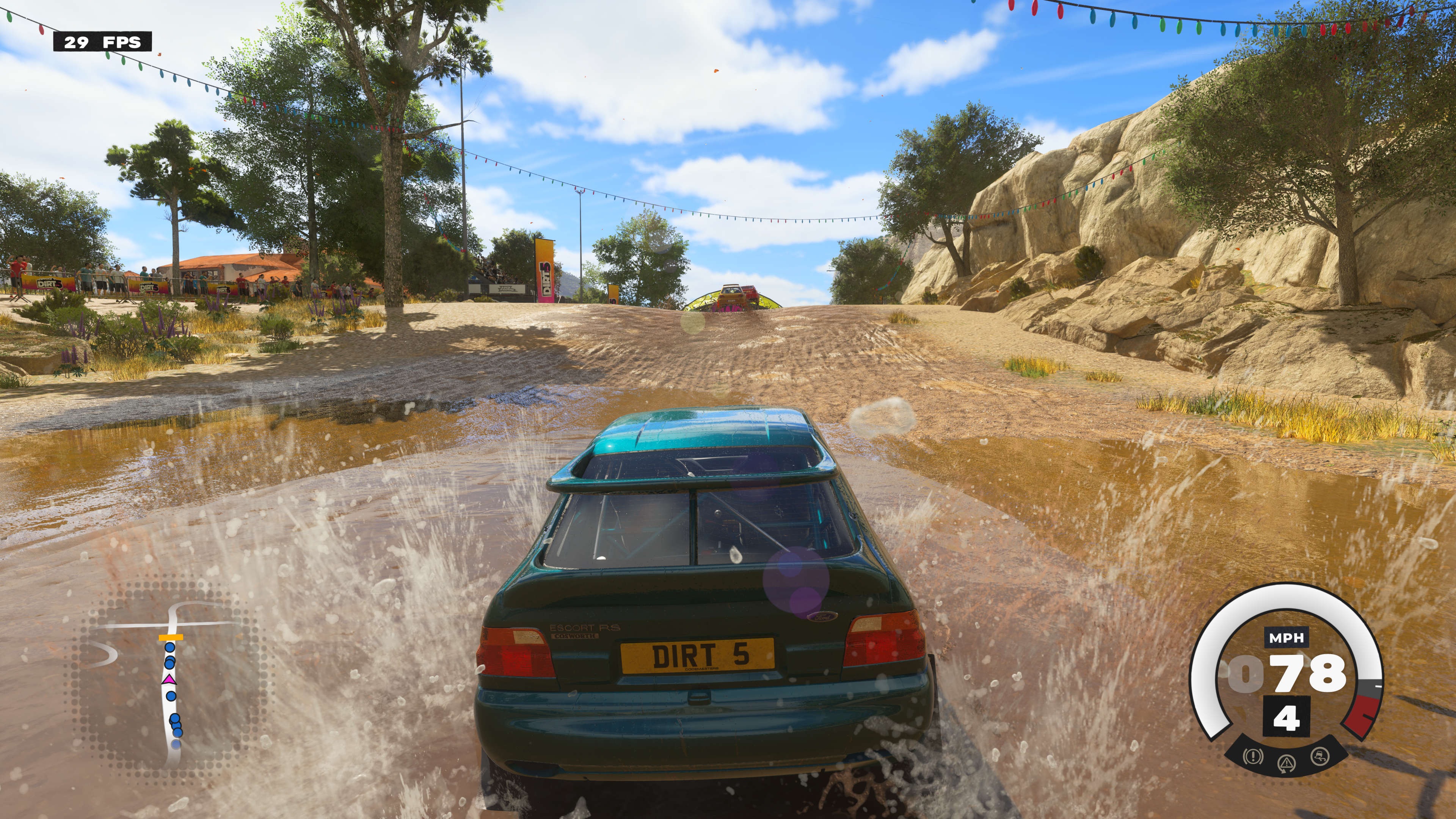This screenshot has width=1456, height=819.
Task: Click the orange checkpoint bar on the minimap
Action: [x=170, y=637]
